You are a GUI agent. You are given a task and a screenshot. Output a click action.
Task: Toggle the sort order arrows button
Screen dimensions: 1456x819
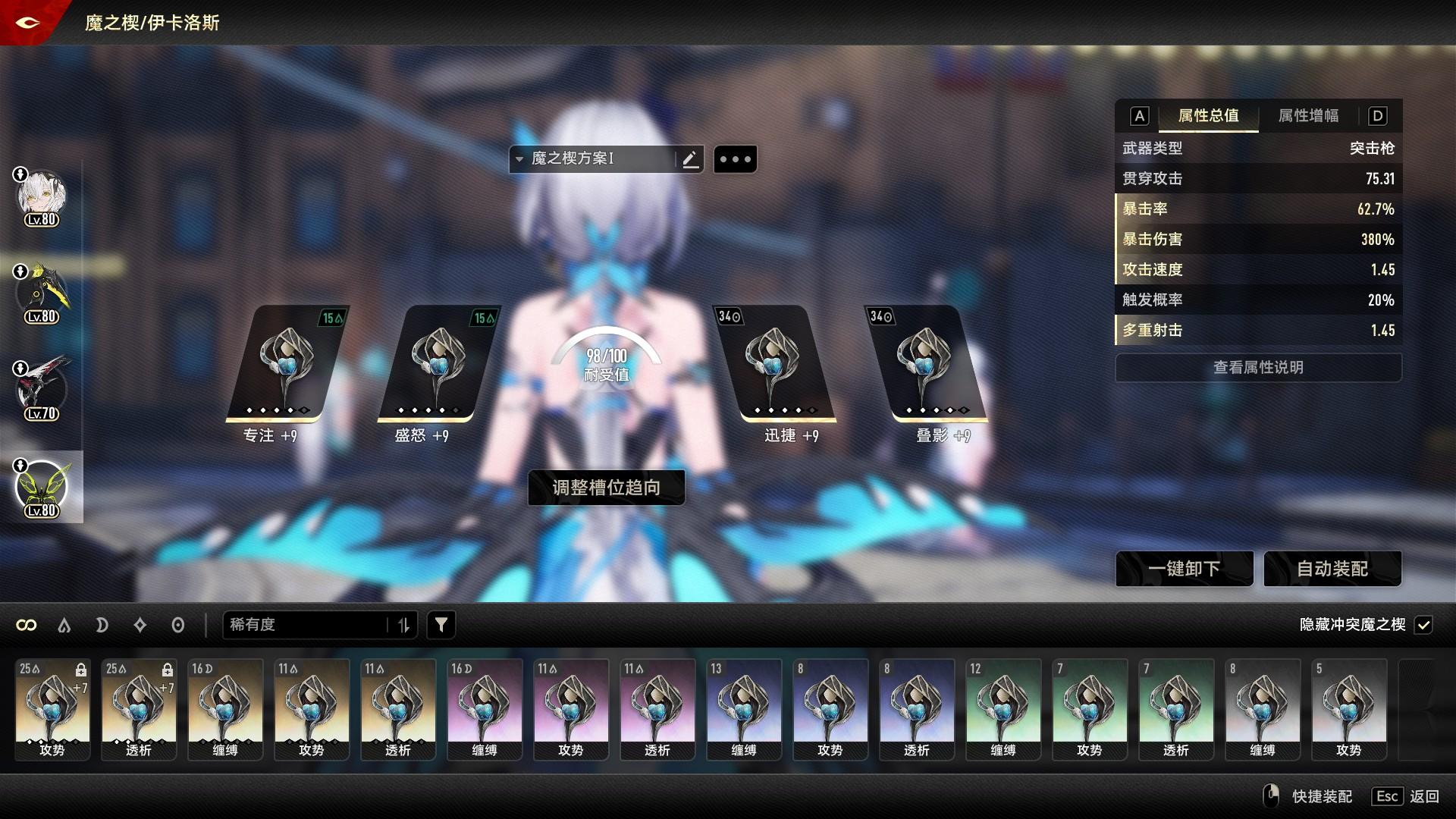403,625
